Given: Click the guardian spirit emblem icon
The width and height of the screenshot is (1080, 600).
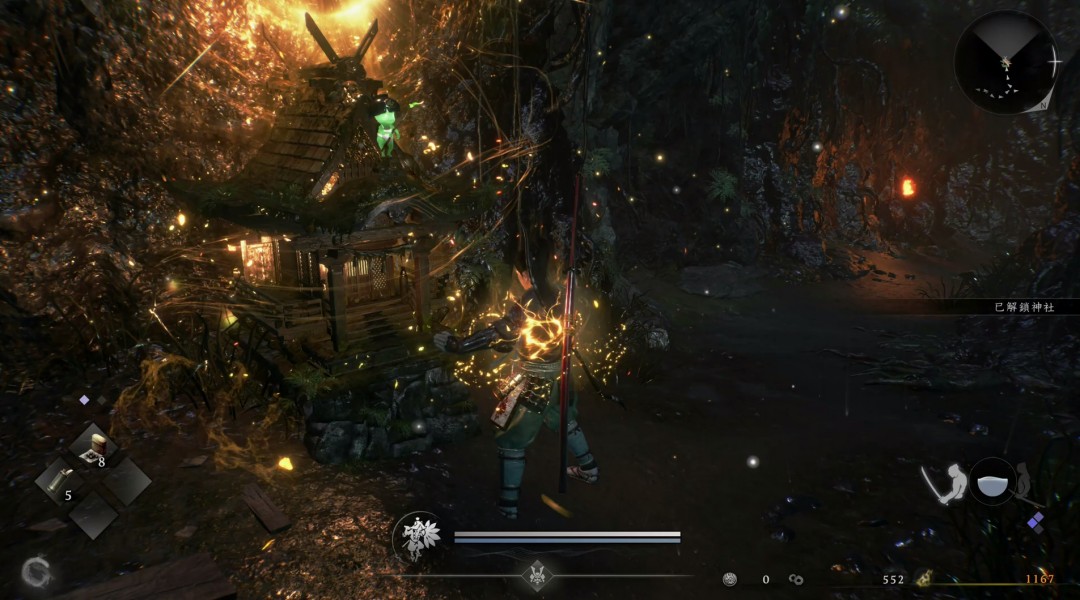Looking at the screenshot, I should point(417,537).
